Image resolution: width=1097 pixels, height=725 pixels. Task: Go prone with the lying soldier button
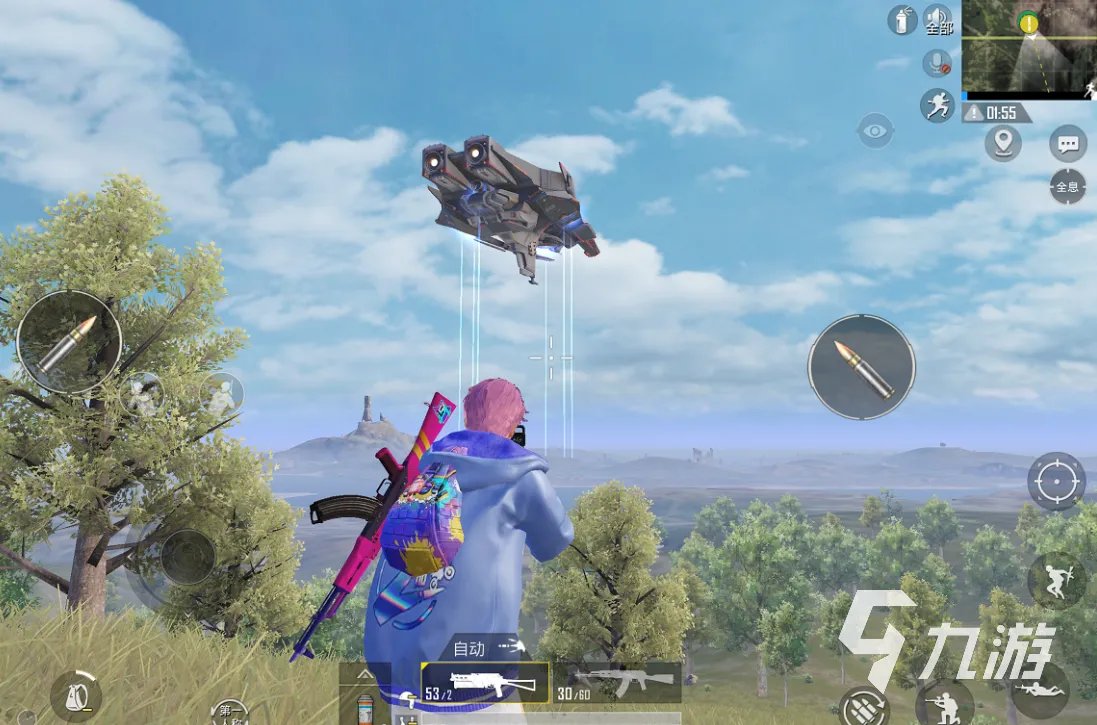(x=1040, y=689)
